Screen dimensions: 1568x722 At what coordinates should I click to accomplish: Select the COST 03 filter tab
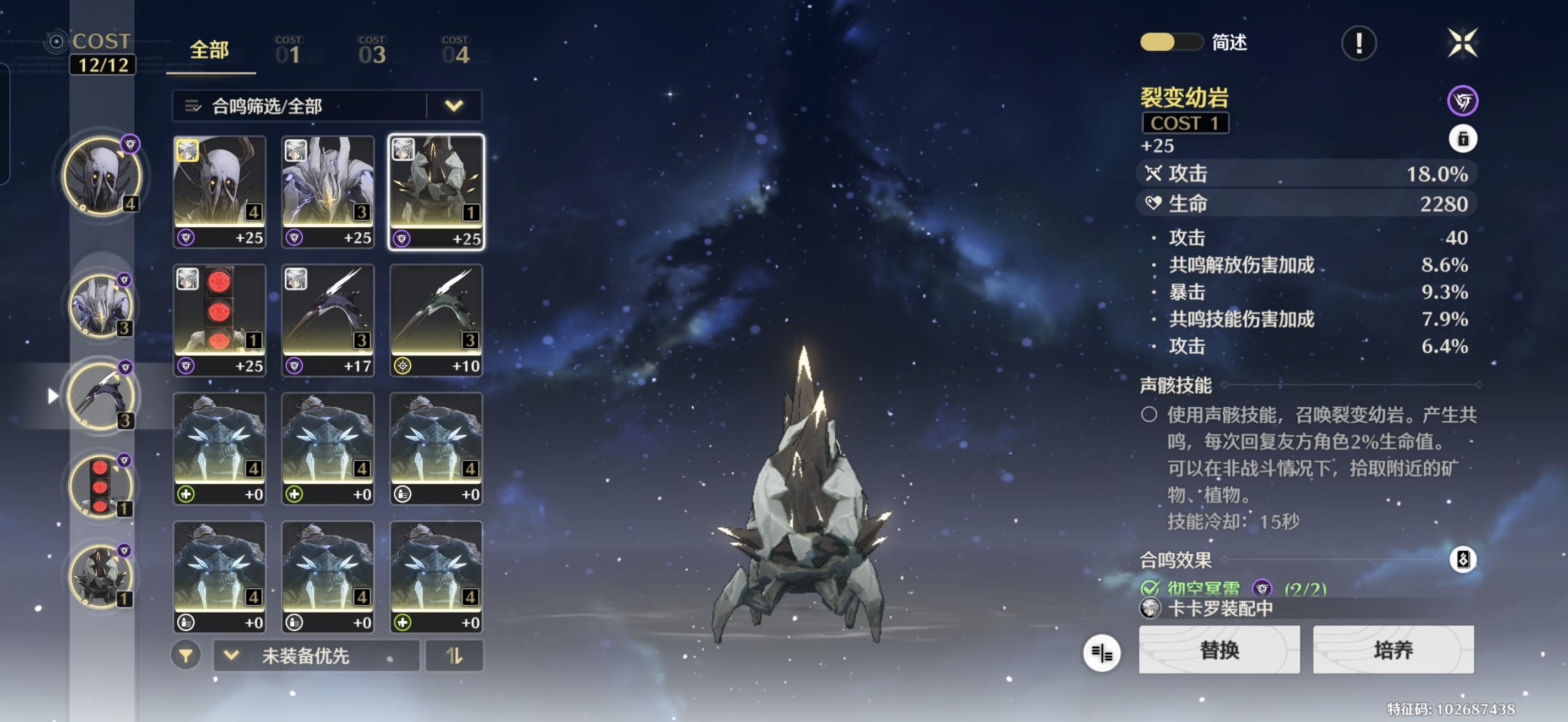[372, 51]
